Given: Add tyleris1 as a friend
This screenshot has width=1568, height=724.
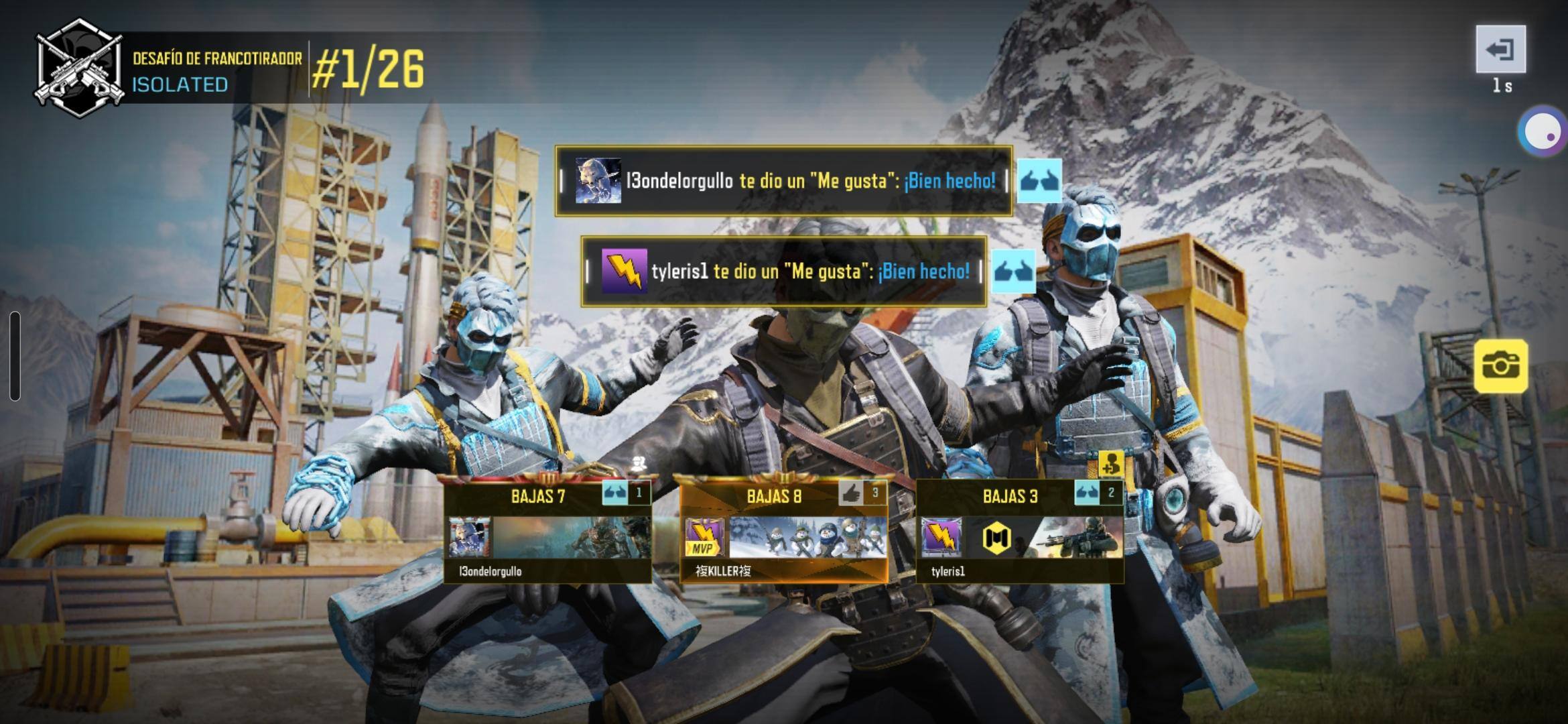Looking at the screenshot, I should tap(1110, 463).
